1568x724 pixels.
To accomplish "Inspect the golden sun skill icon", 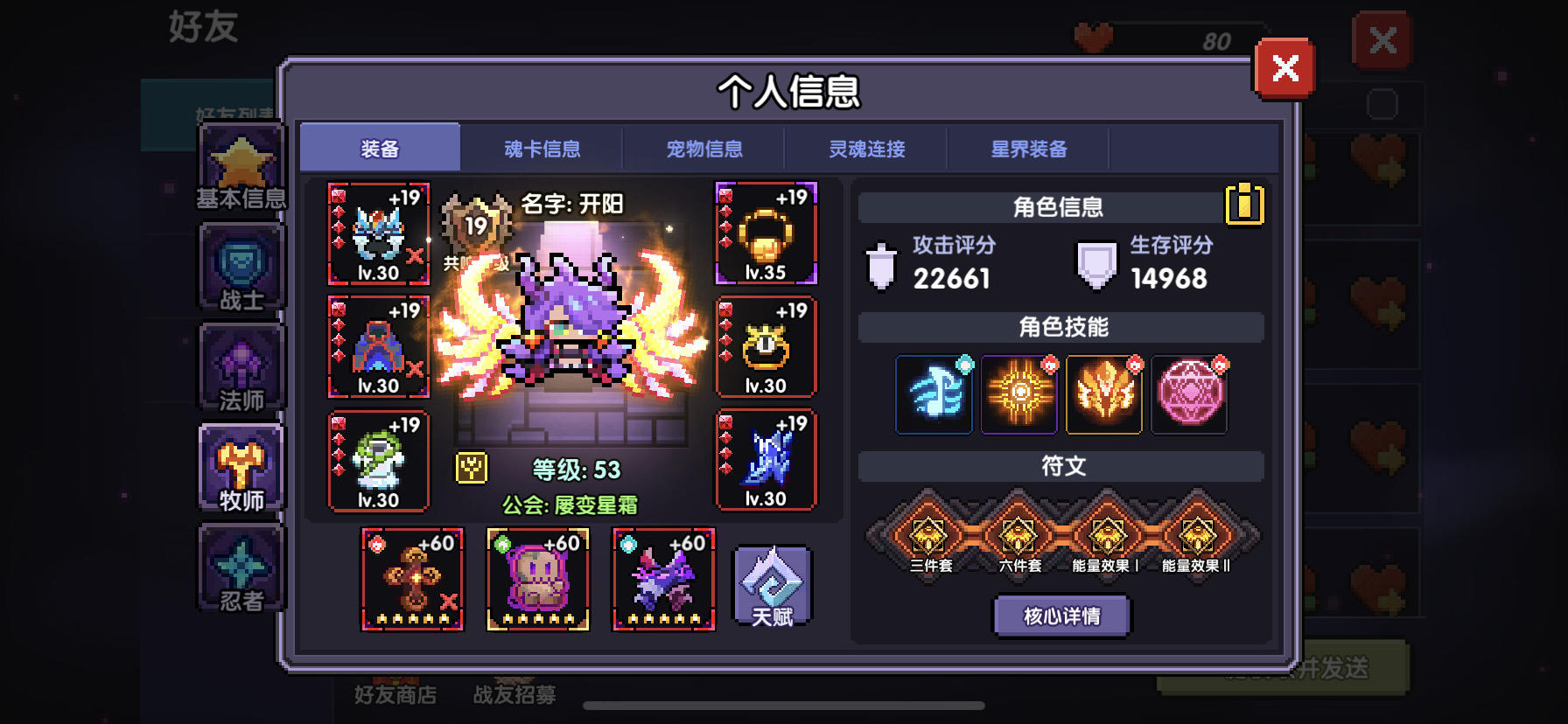I will coord(1019,394).
